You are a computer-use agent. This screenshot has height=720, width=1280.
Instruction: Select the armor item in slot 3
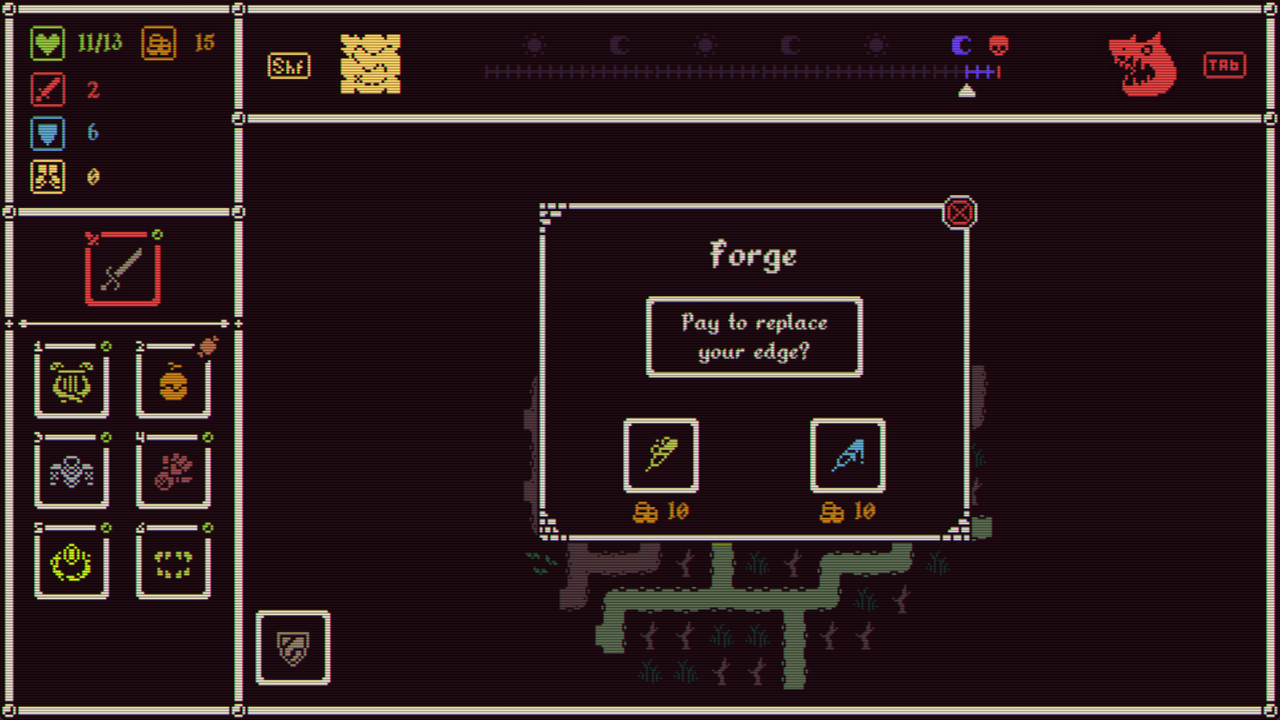point(72,473)
